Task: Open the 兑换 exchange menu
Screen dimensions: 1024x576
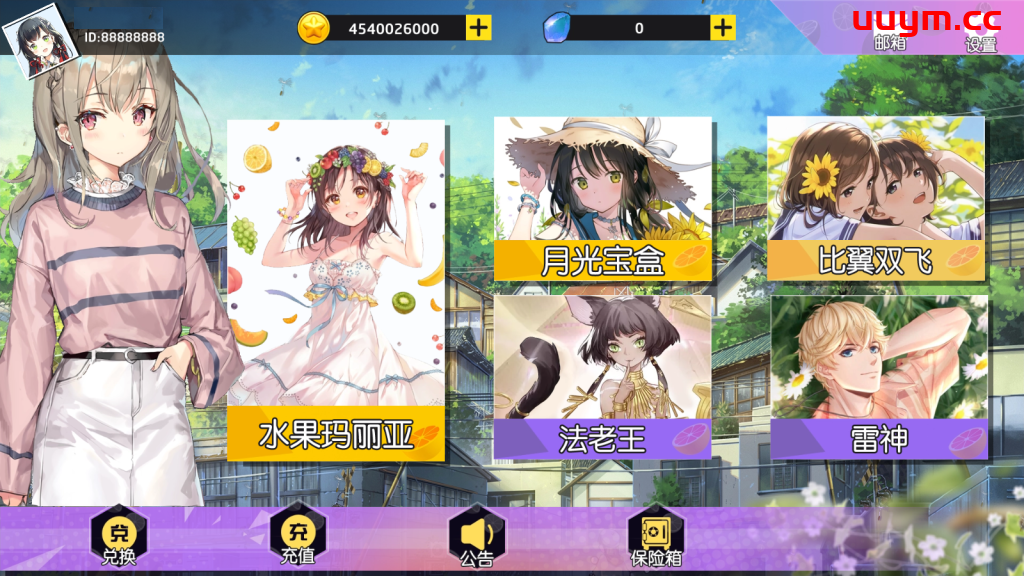Action: point(119,540)
